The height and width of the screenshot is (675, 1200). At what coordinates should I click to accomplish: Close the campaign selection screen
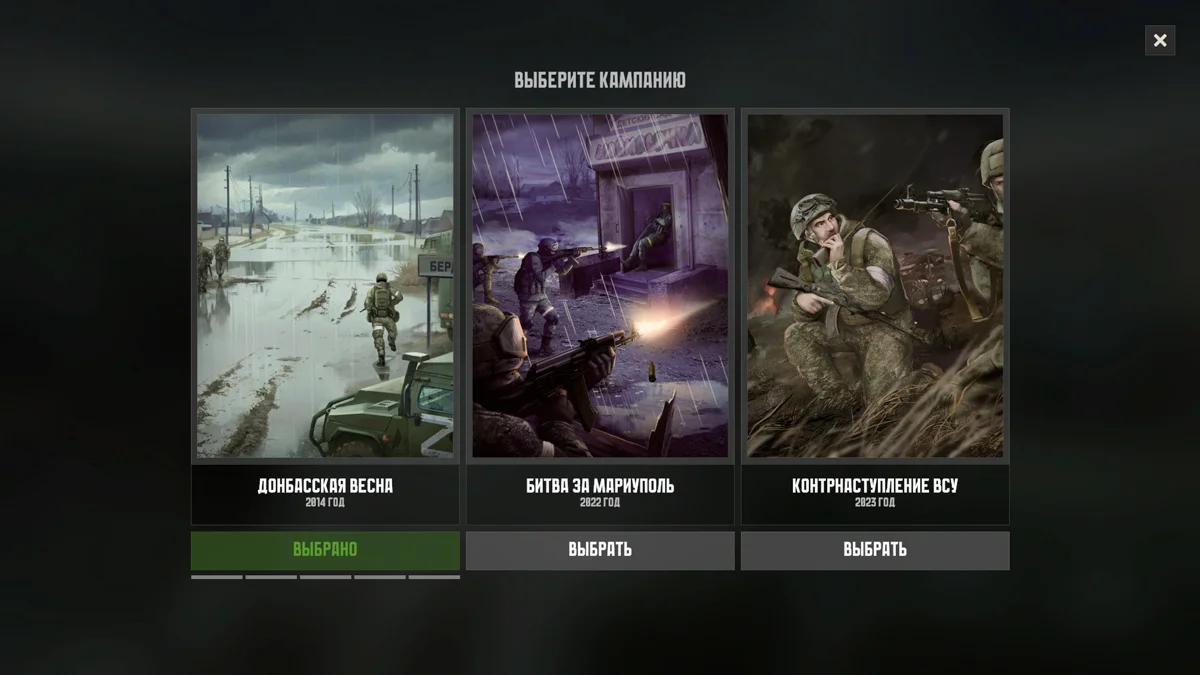coord(1160,40)
